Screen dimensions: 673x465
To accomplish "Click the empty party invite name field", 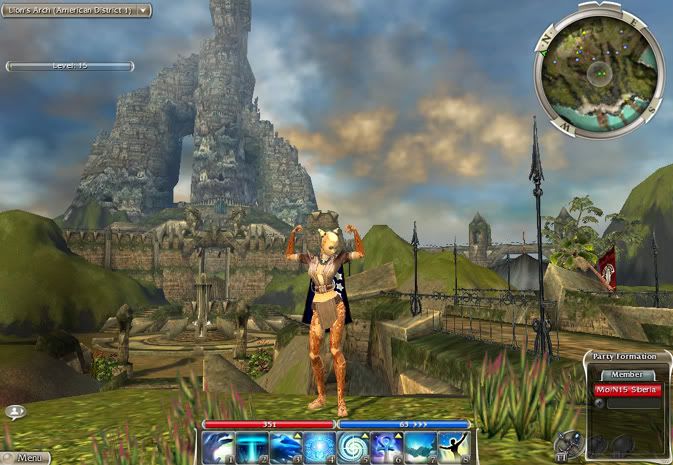I will click(631, 404).
